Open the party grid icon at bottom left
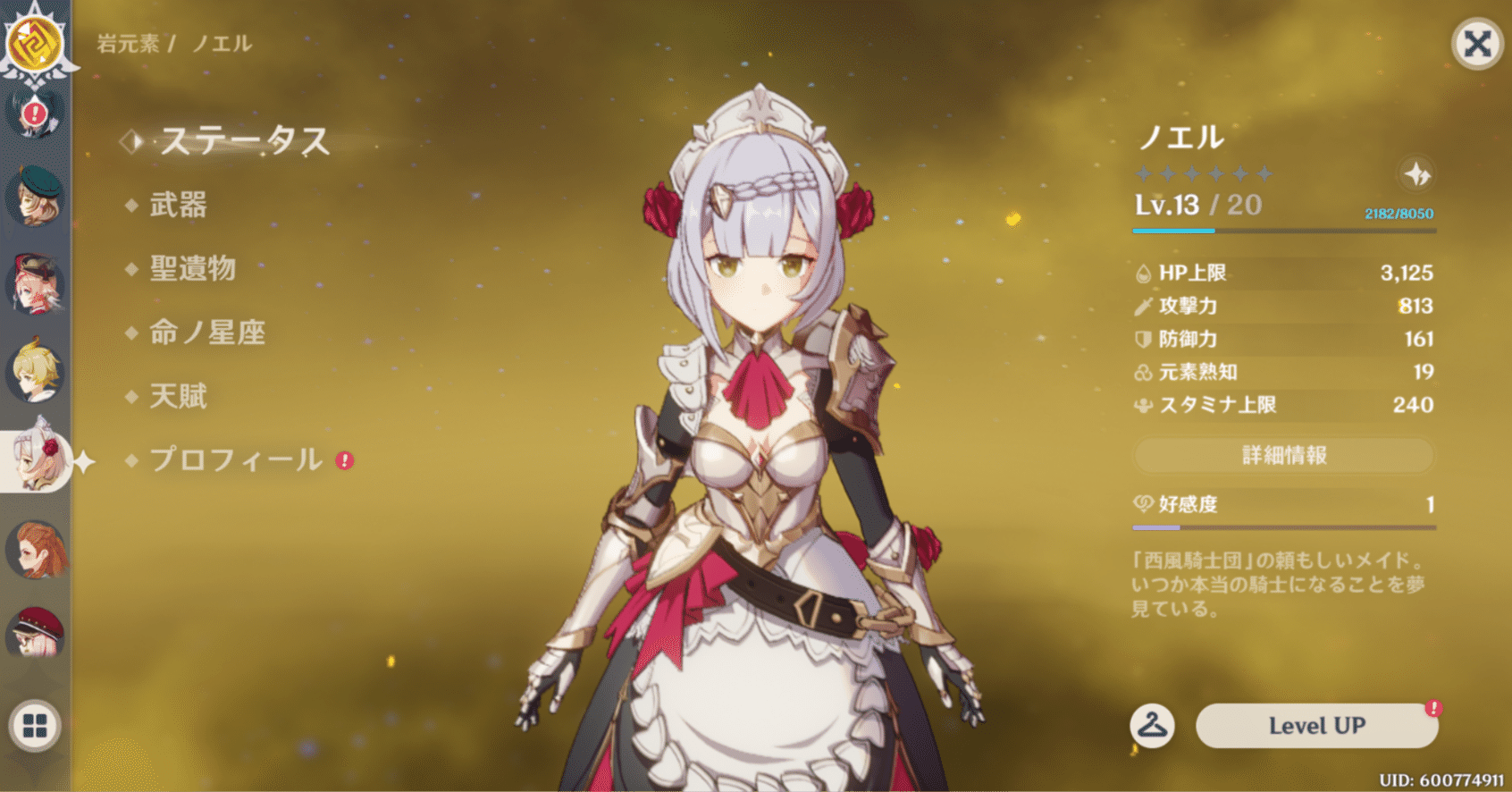 point(37,725)
